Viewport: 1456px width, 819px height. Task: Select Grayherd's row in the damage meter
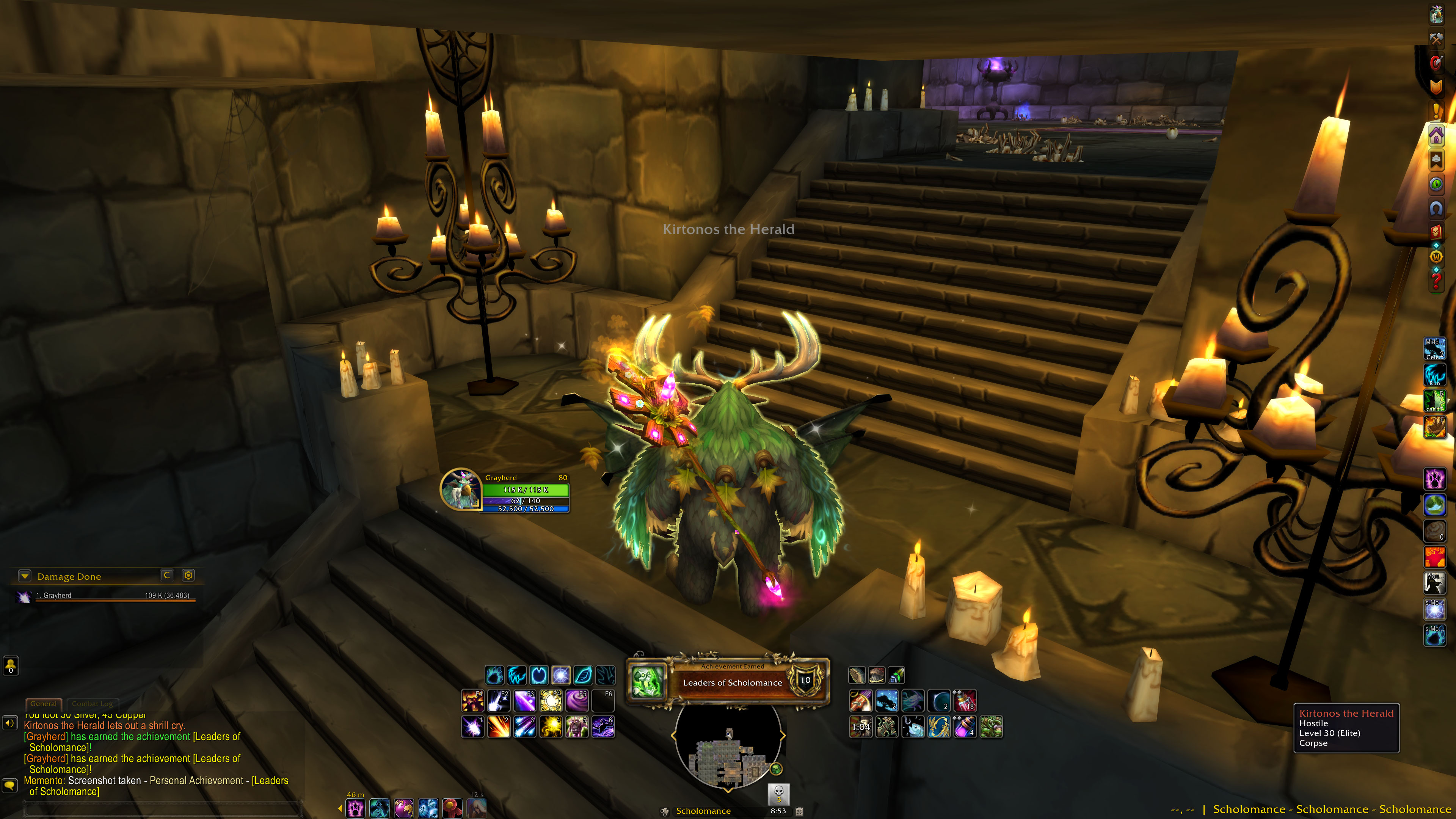[107, 596]
